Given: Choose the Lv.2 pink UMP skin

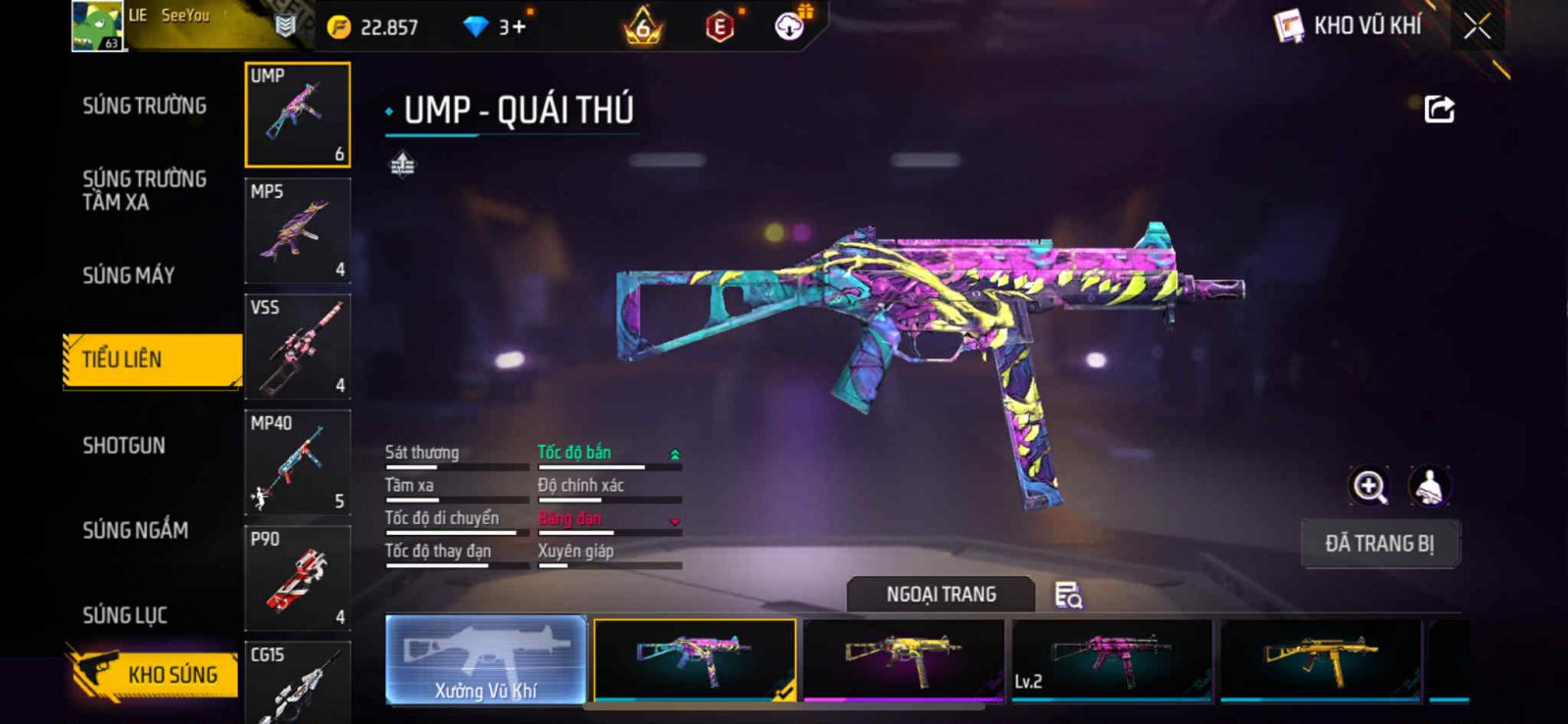Looking at the screenshot, I should point(1111,660).
